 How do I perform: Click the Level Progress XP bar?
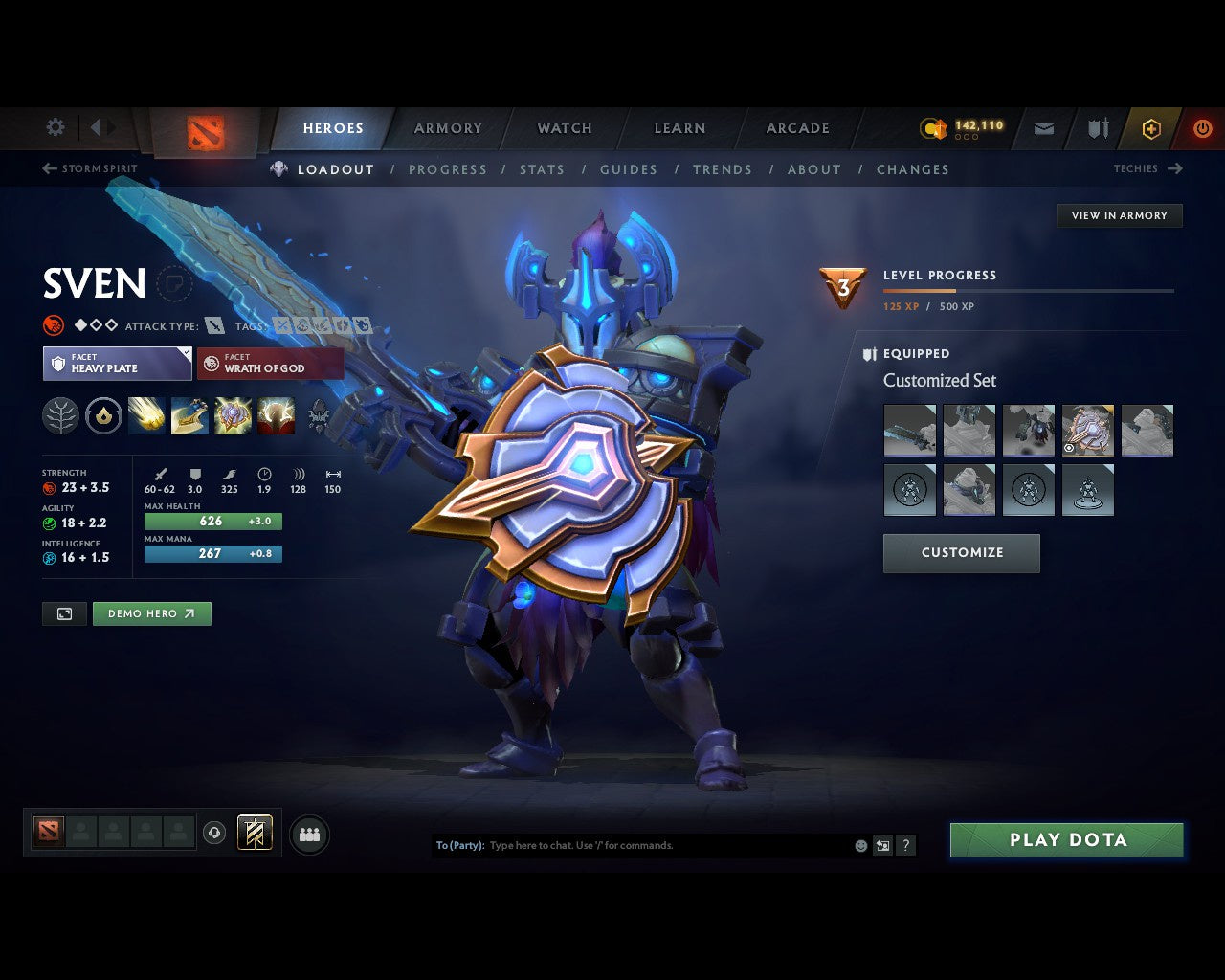point(1029,291)
